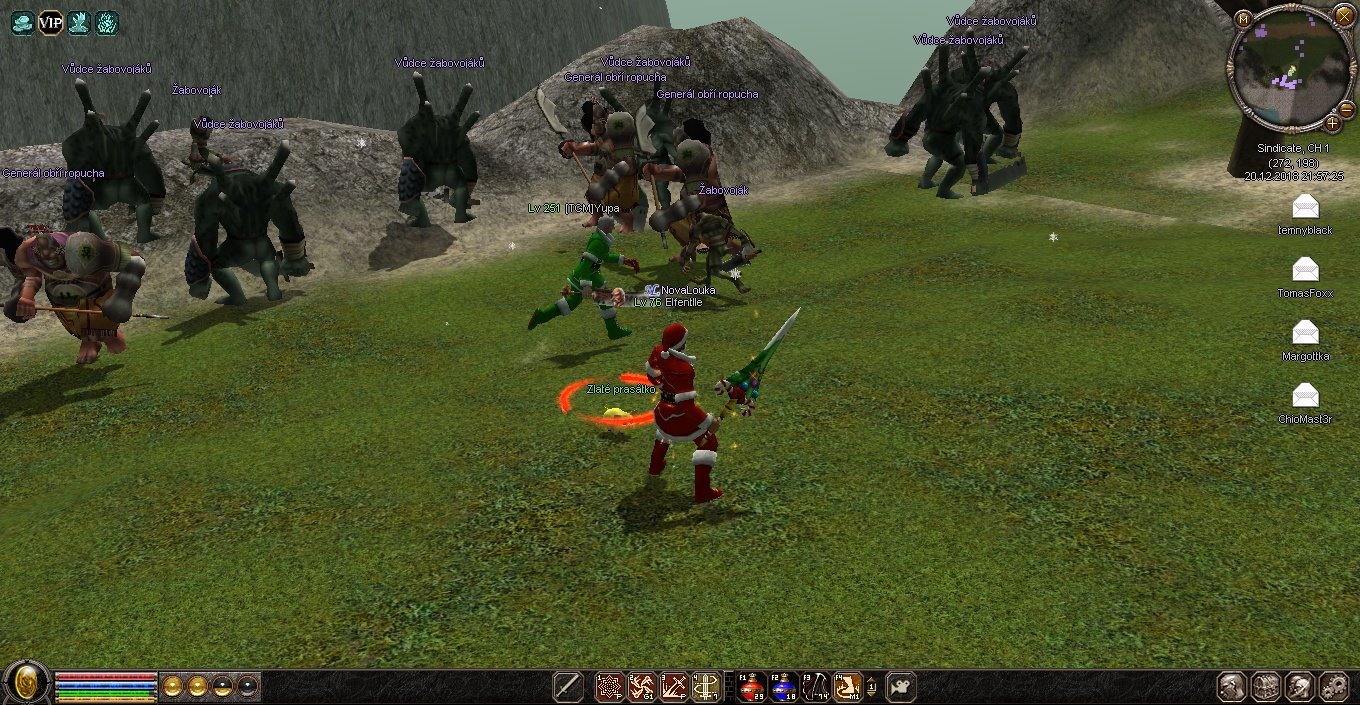Use the blue mana potion in F2
Image resolution: width=1360 pixels, height=705 pixels.
[784, 687]
